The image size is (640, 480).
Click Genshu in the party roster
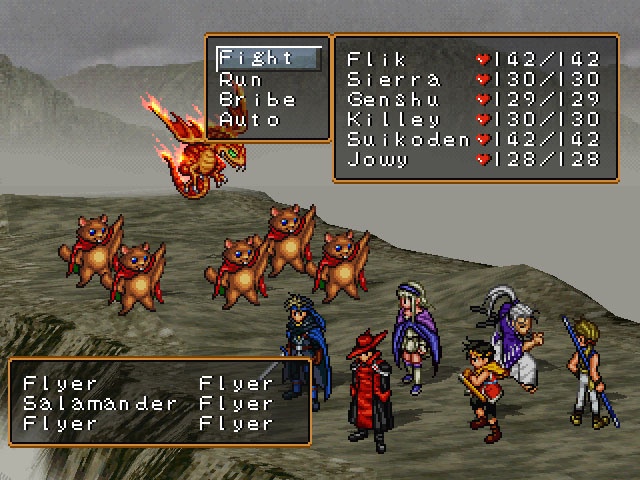(392, 100)
